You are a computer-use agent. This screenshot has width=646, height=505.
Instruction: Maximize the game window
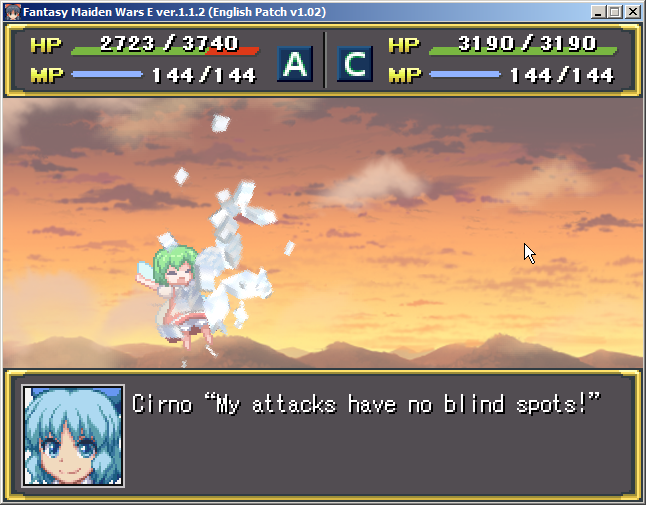click(614, 12)
